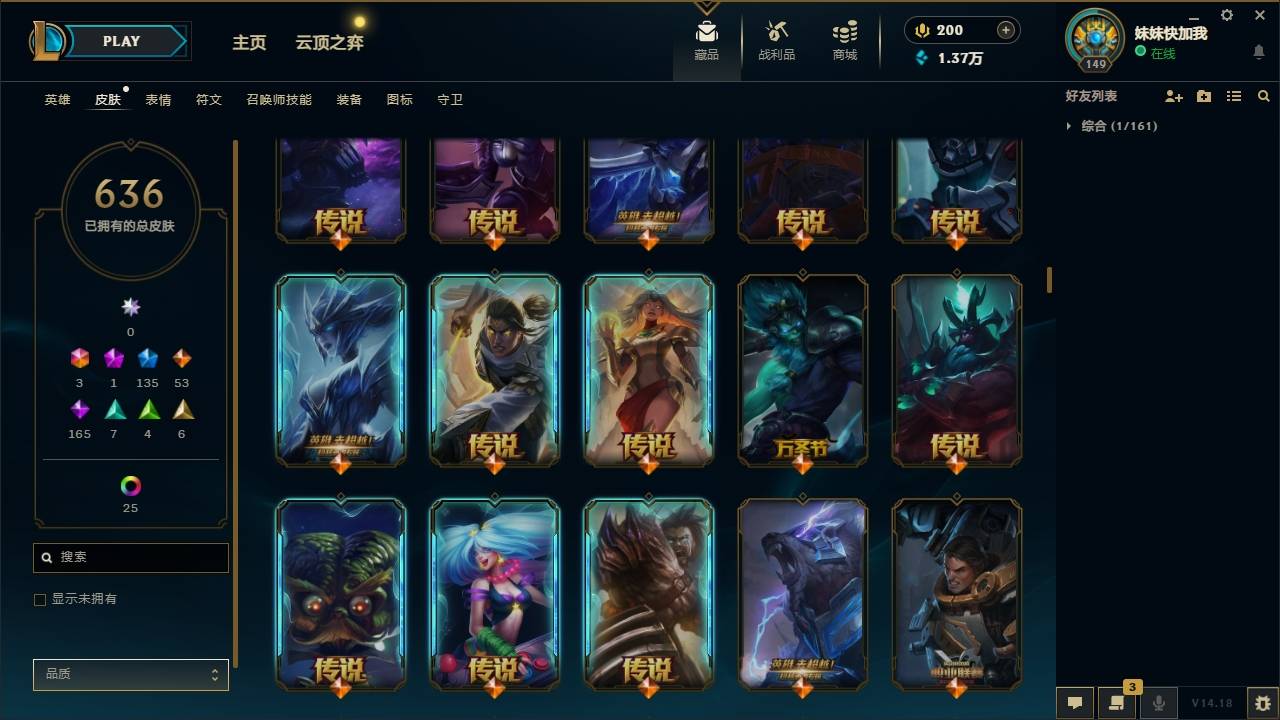Image resolution: width=1280 pixels, height=720 pixels.
Task: Switch to the 表情 tab
Action: 160,100
